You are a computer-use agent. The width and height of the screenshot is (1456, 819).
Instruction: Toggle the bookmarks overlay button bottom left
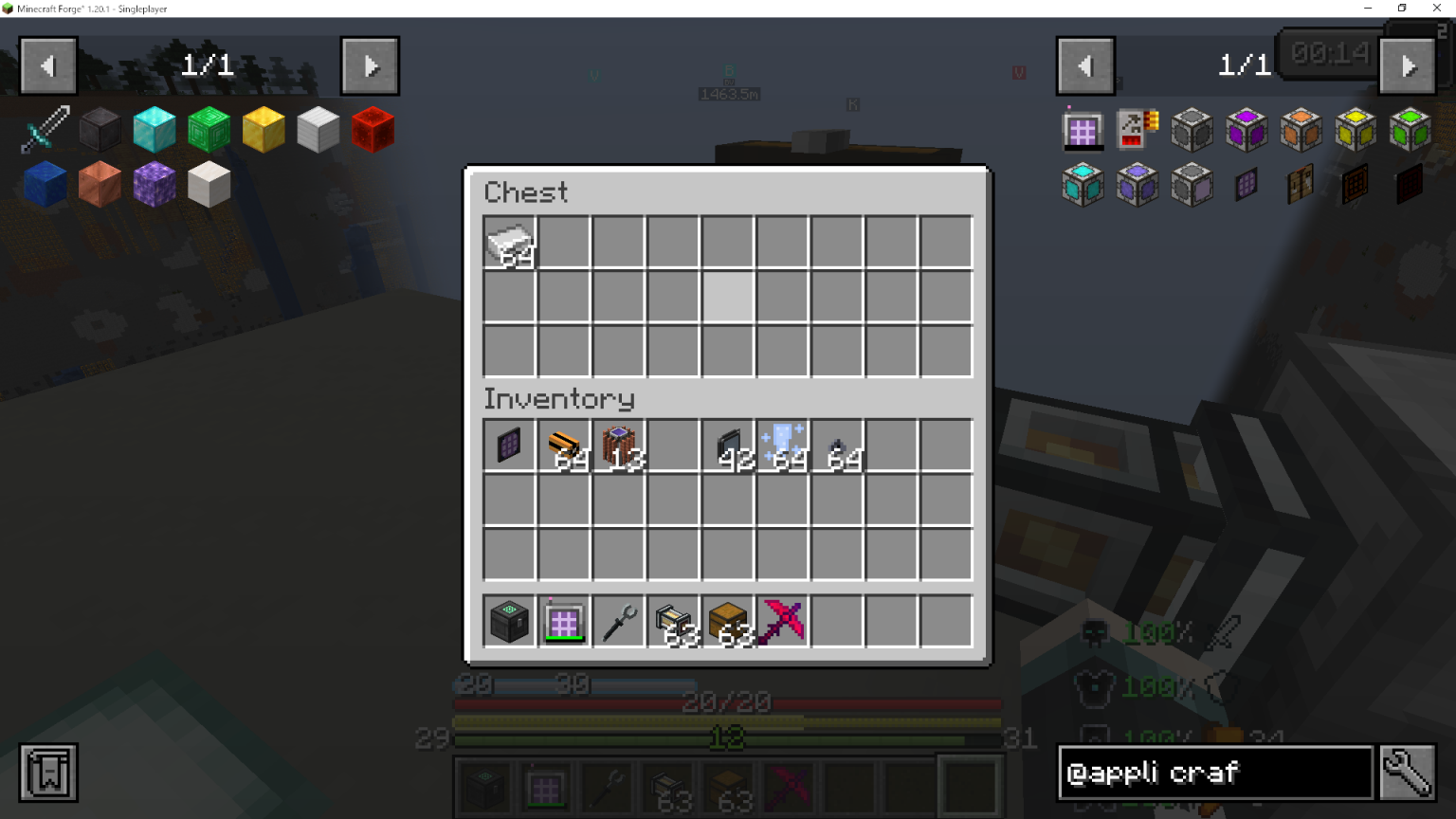pyautogui.click(x=45, y=773)
